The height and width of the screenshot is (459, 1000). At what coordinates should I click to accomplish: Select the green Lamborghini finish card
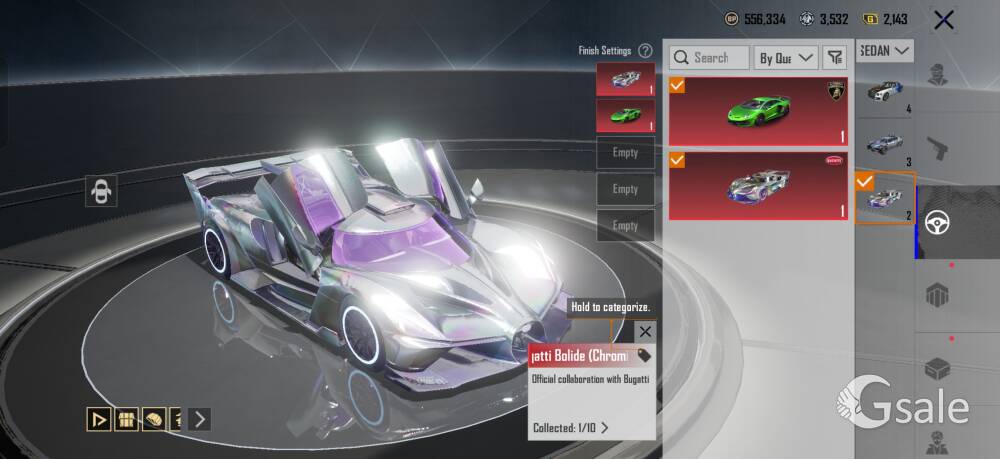(758, 111)
